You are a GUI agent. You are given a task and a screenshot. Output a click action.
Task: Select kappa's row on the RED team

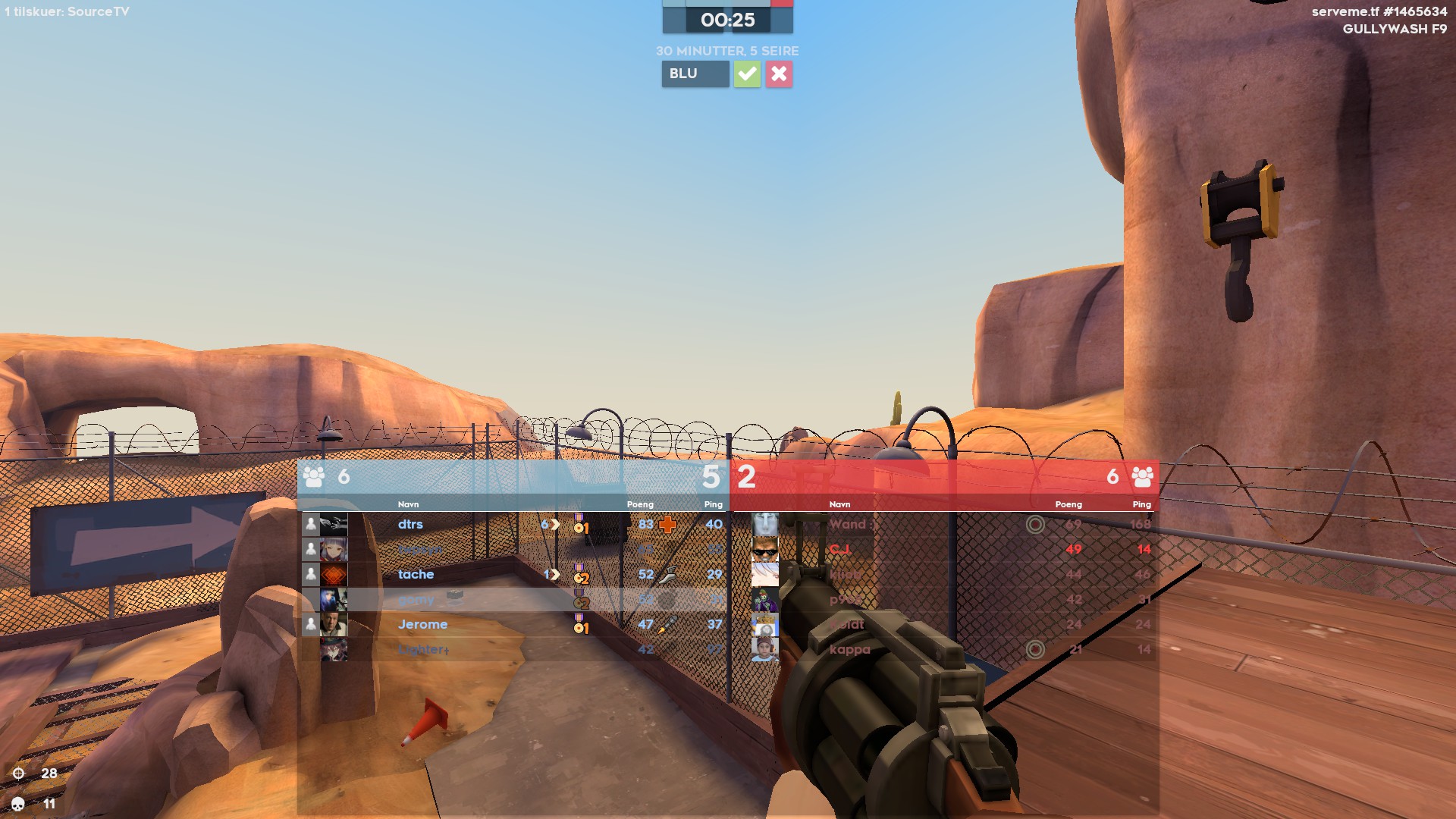click(849, 649)
